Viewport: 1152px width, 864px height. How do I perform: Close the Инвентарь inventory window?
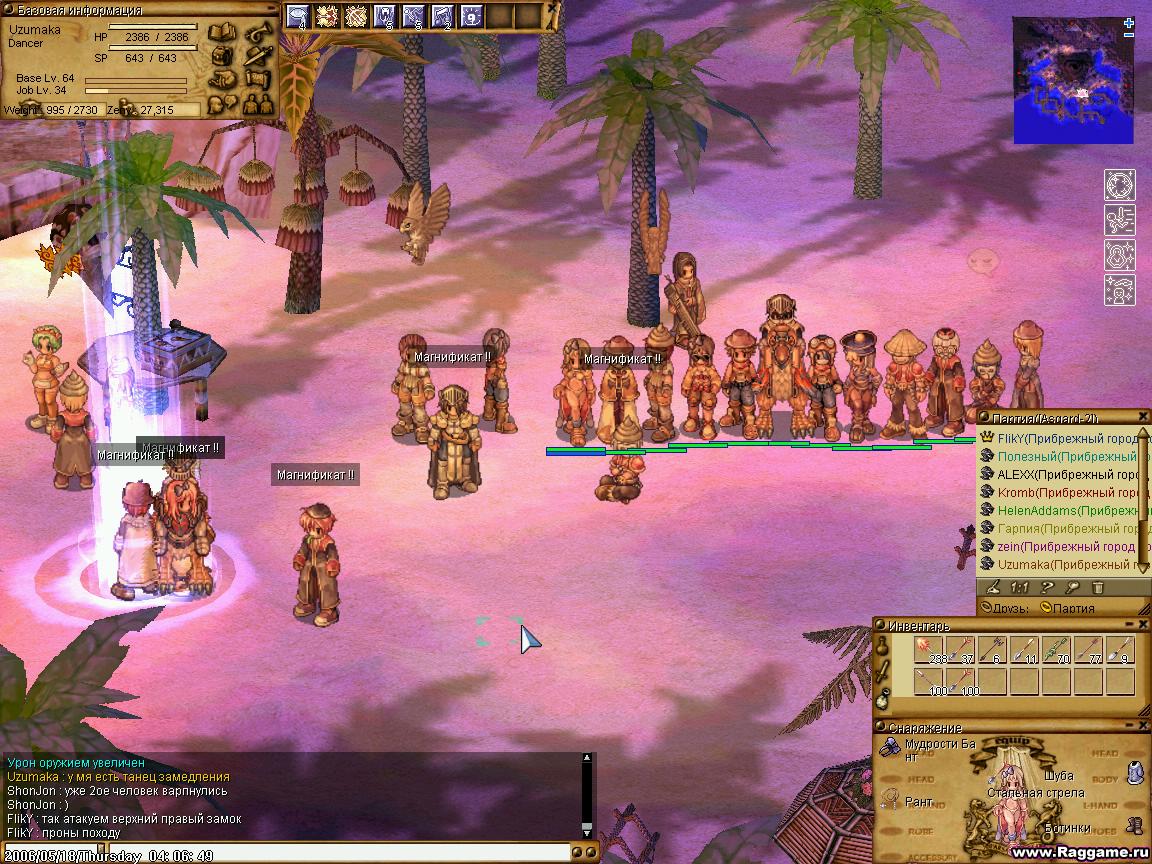click(x=1144, y=625)
